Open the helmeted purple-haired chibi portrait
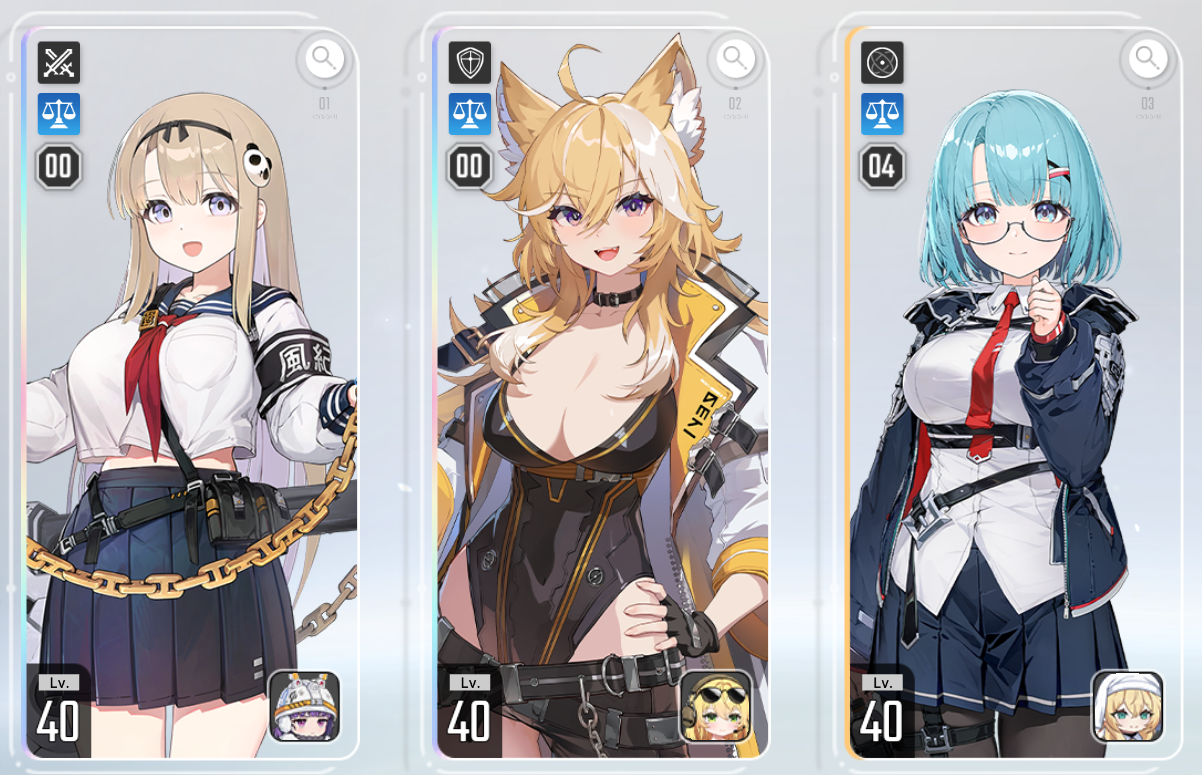Image resolution: width=1202 pixels, height=775 pixels. (x=305, y=706)
